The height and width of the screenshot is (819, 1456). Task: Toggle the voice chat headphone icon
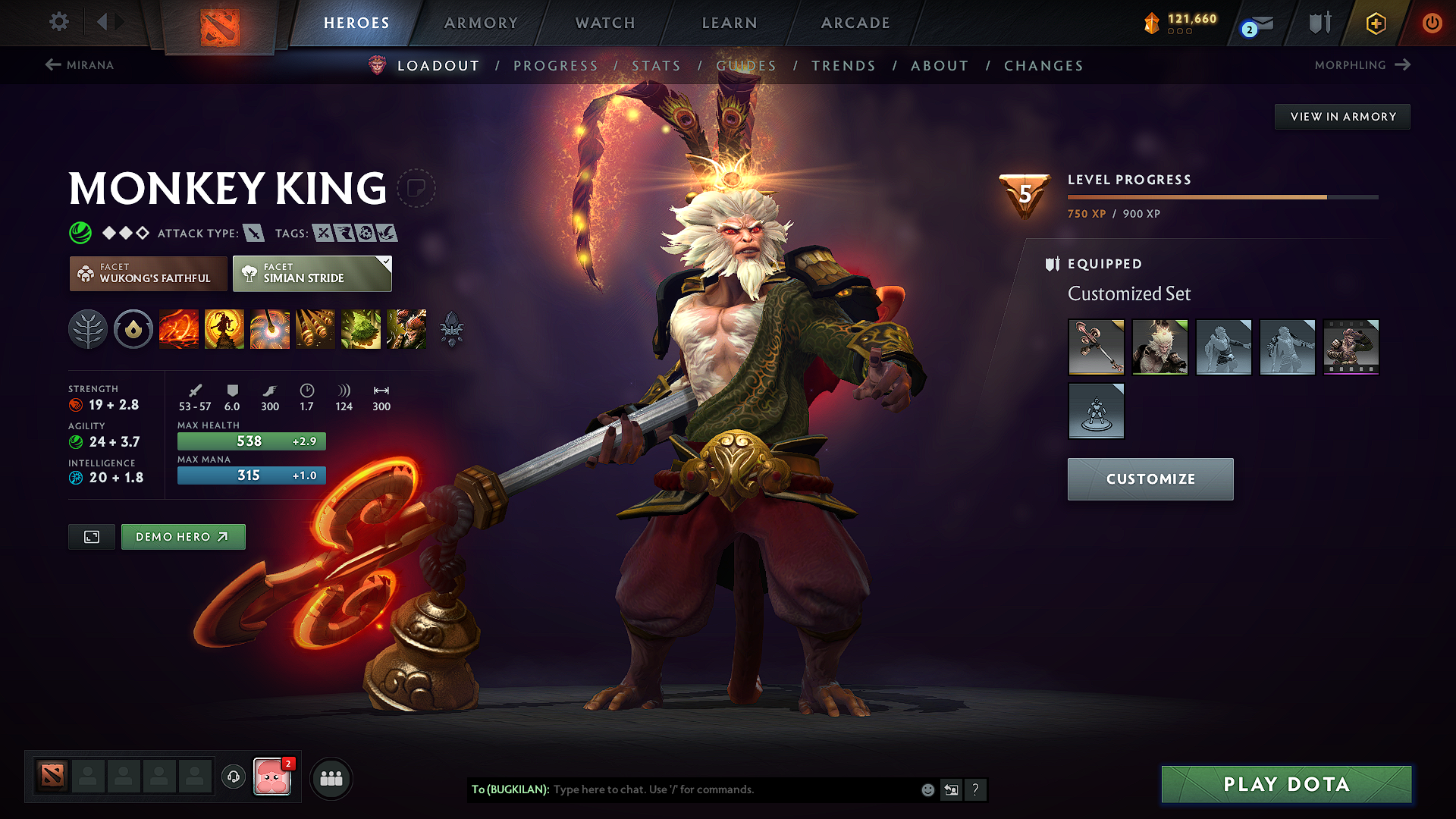click(233, 778)
